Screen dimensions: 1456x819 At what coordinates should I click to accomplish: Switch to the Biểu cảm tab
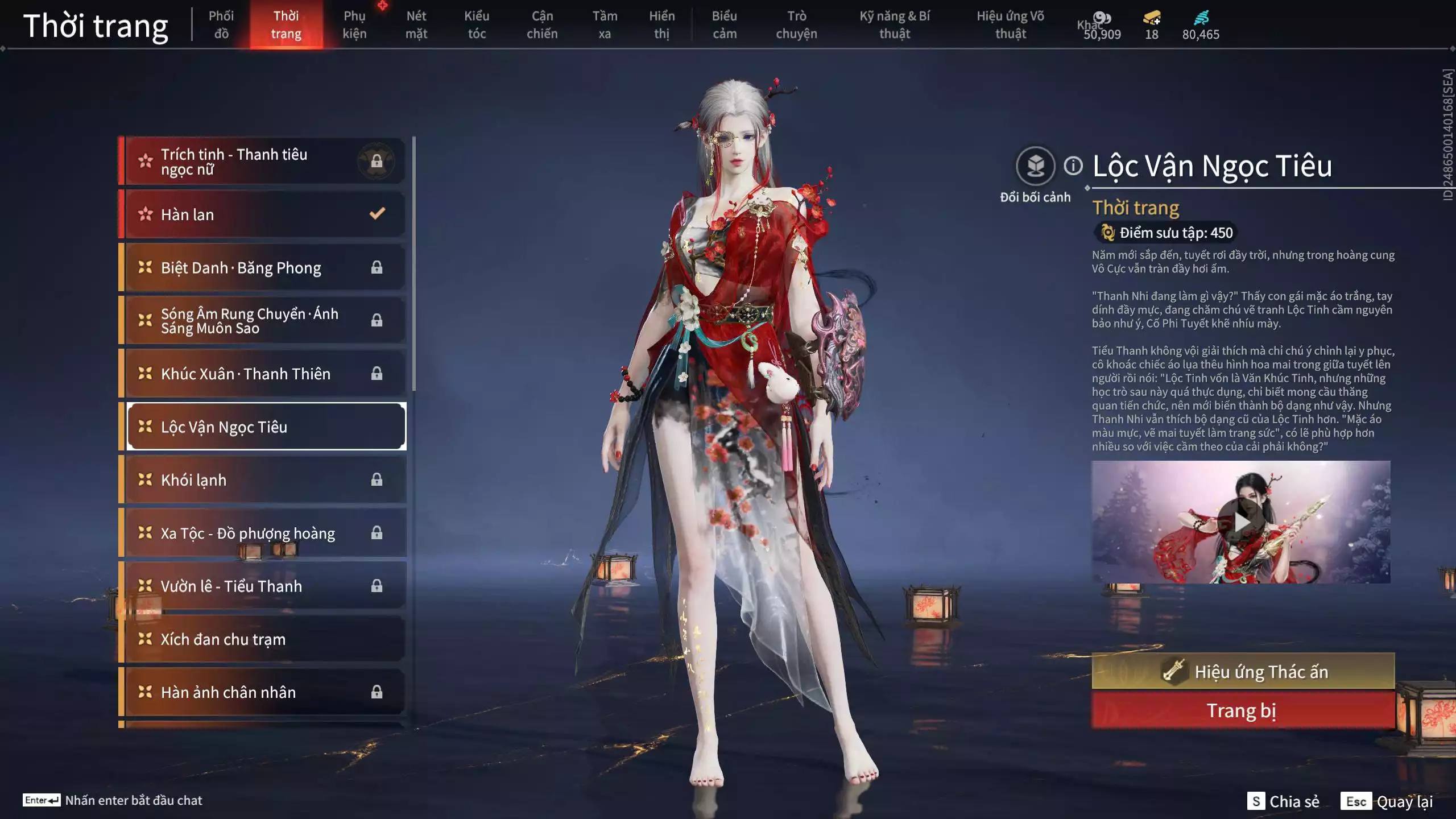pos(724,24)
